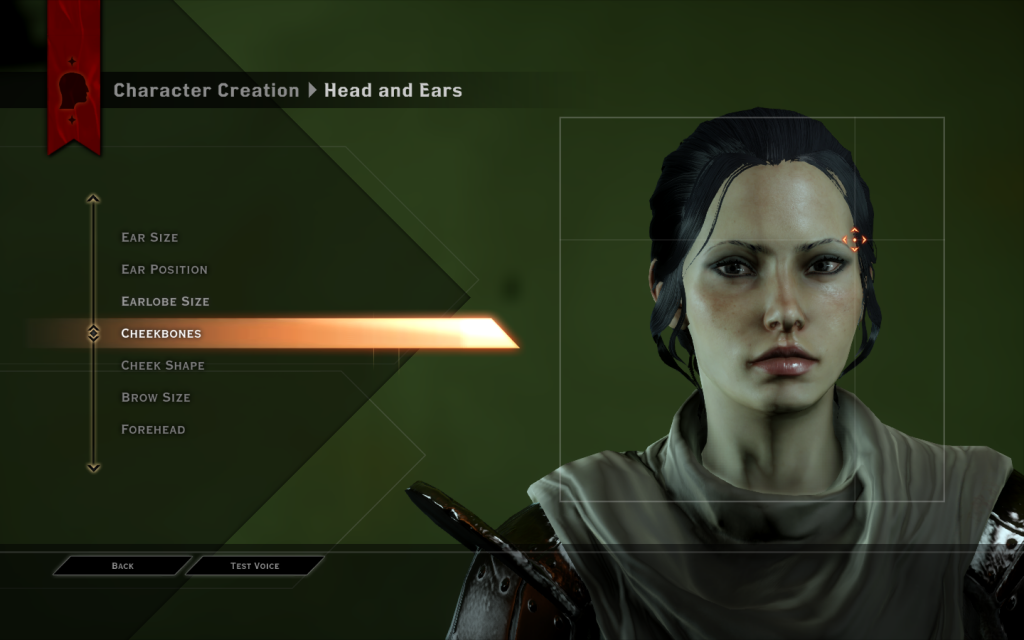Viewport: 1024px width, 640px height.
Task: Choose the Brow Size option
Action: (155, 398)
